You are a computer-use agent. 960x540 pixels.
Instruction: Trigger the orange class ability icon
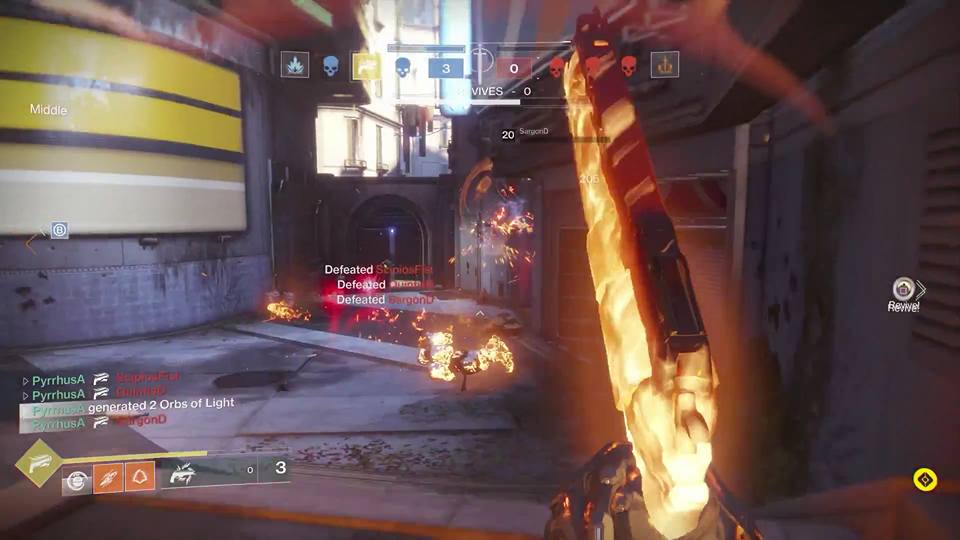point(138,479)
